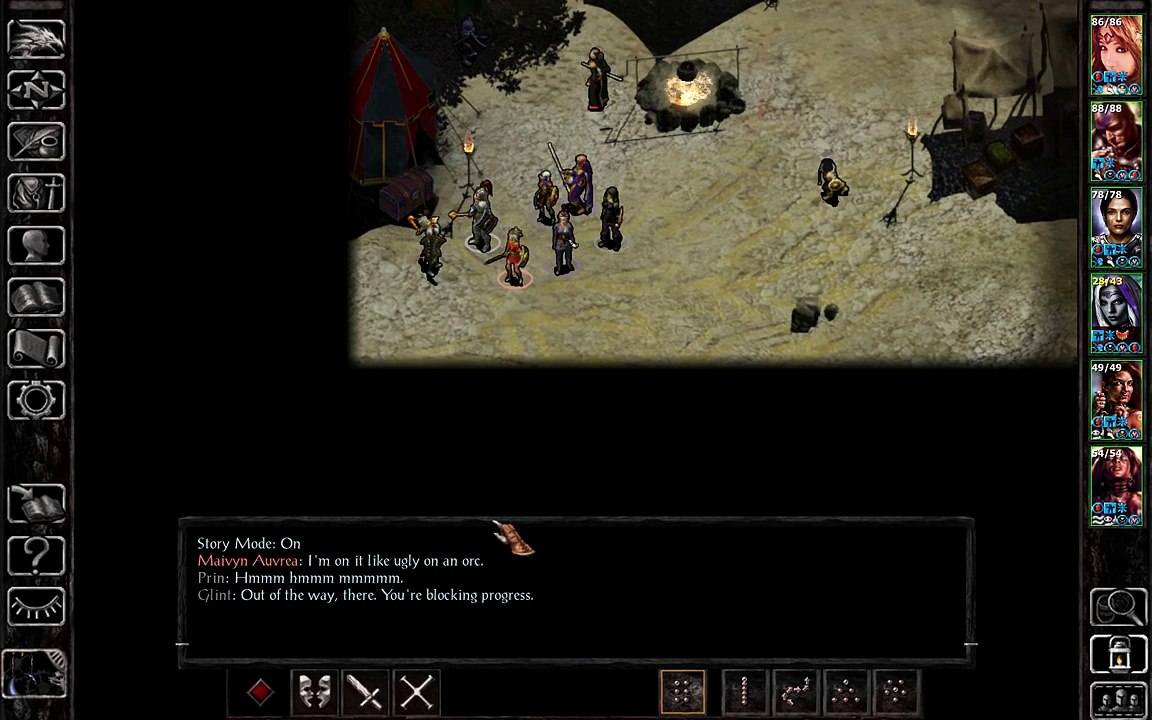Click the book with arrow quick save button
1152x720 pixels.
click(36, 503)
